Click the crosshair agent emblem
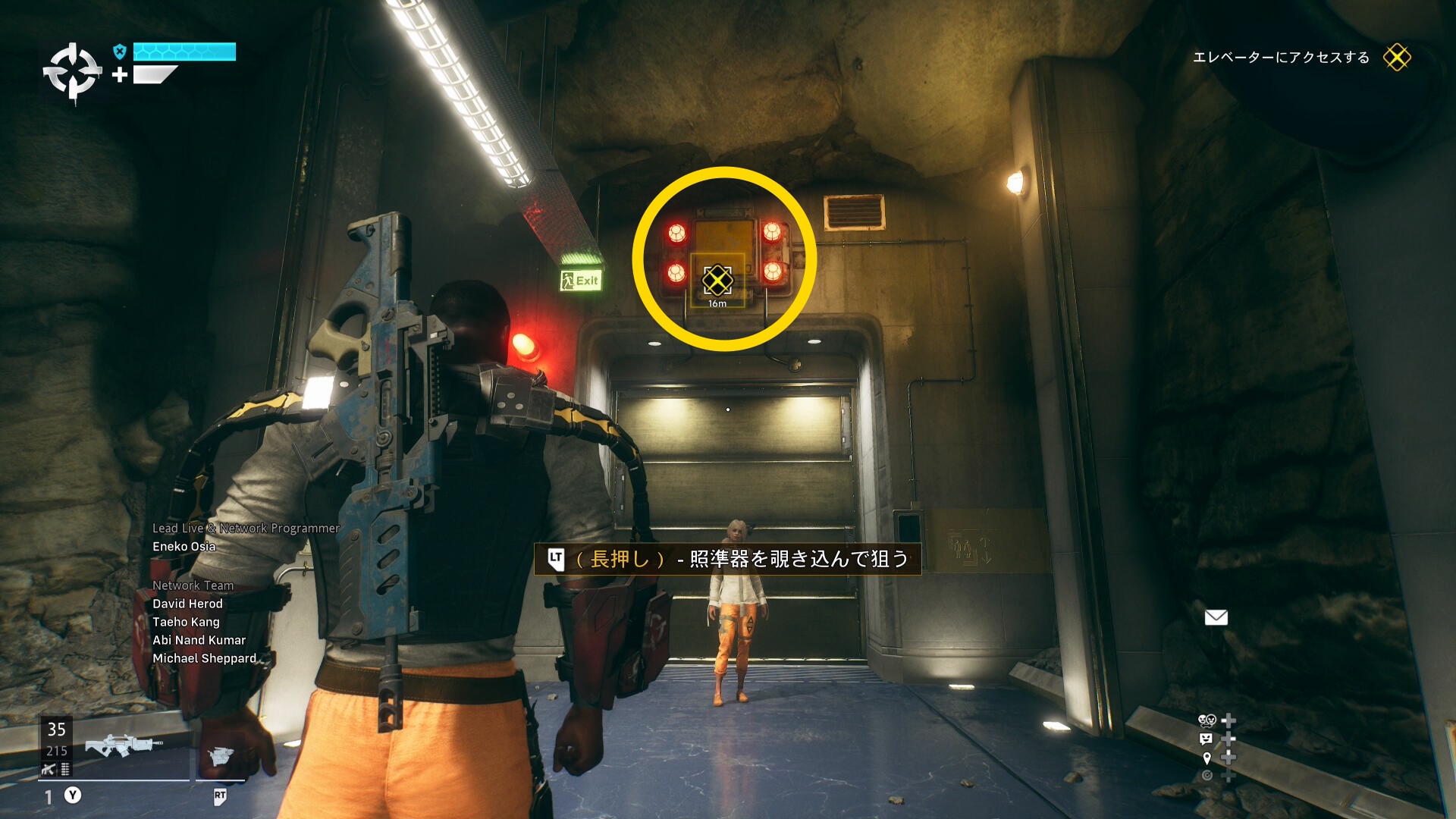Screen dimensions: 1456x819 click(72, 73)
